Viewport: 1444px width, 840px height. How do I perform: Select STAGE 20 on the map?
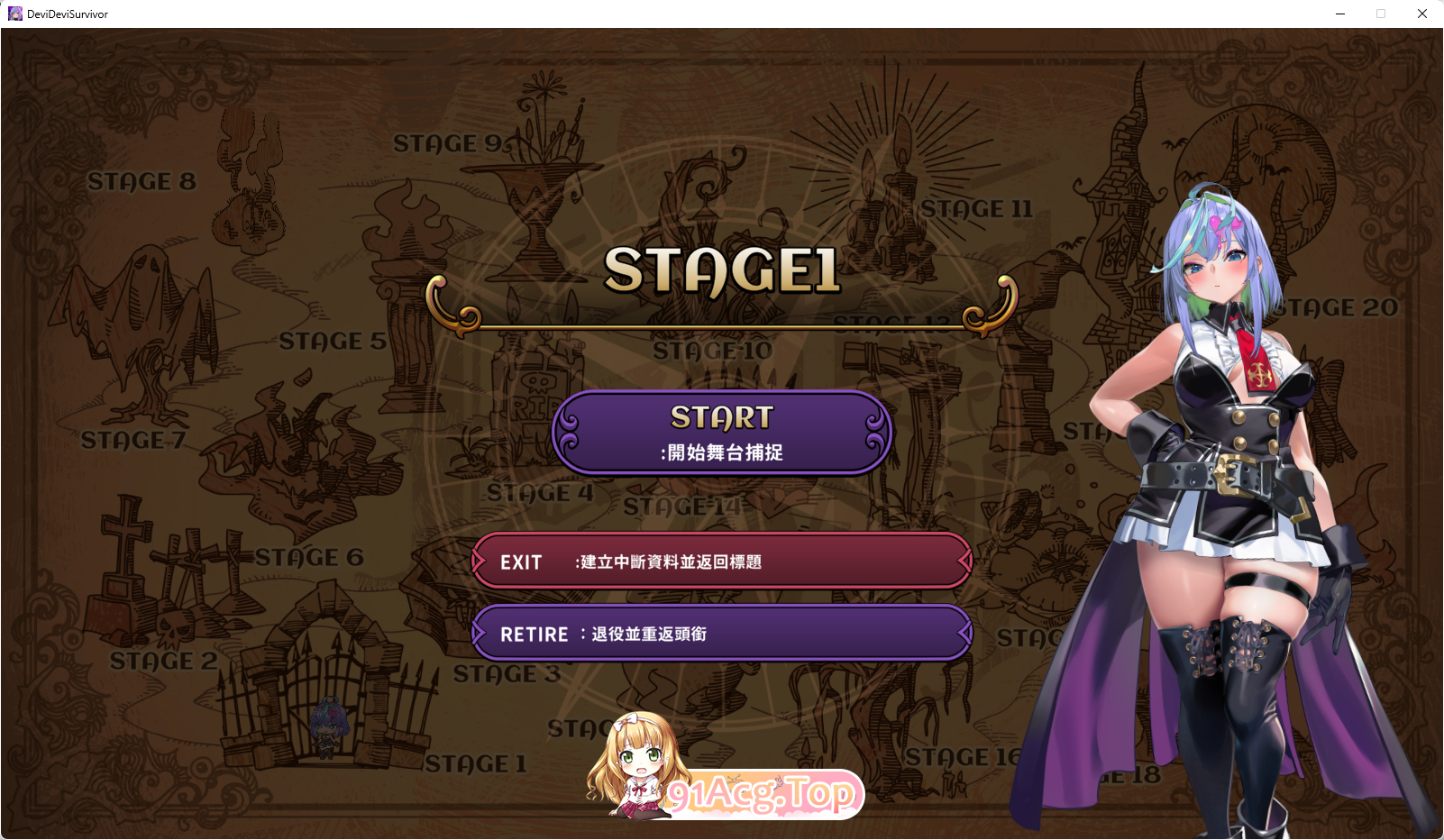coord(1337,306)
